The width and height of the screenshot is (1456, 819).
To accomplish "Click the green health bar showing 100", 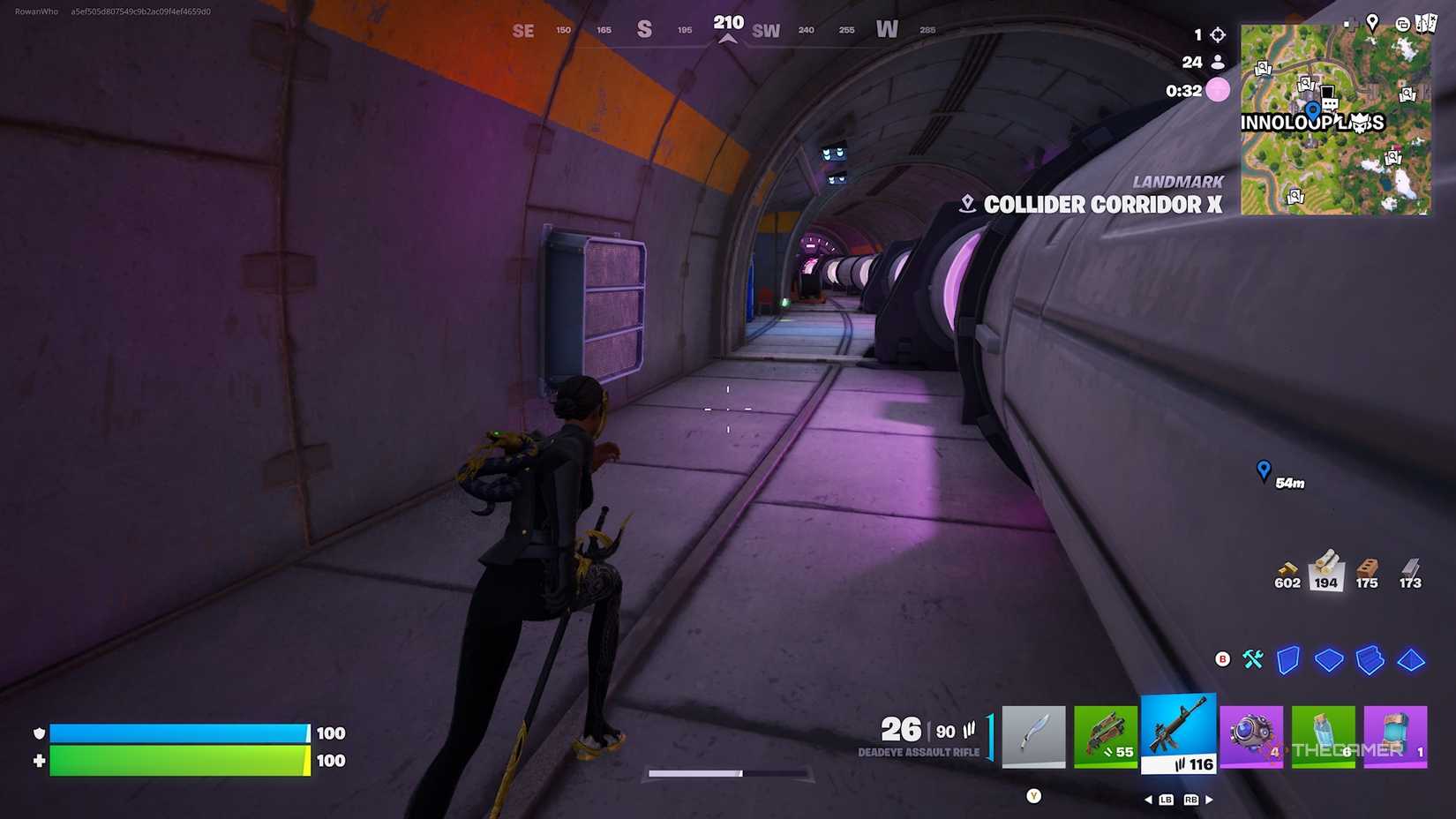I will coord(176,760).
